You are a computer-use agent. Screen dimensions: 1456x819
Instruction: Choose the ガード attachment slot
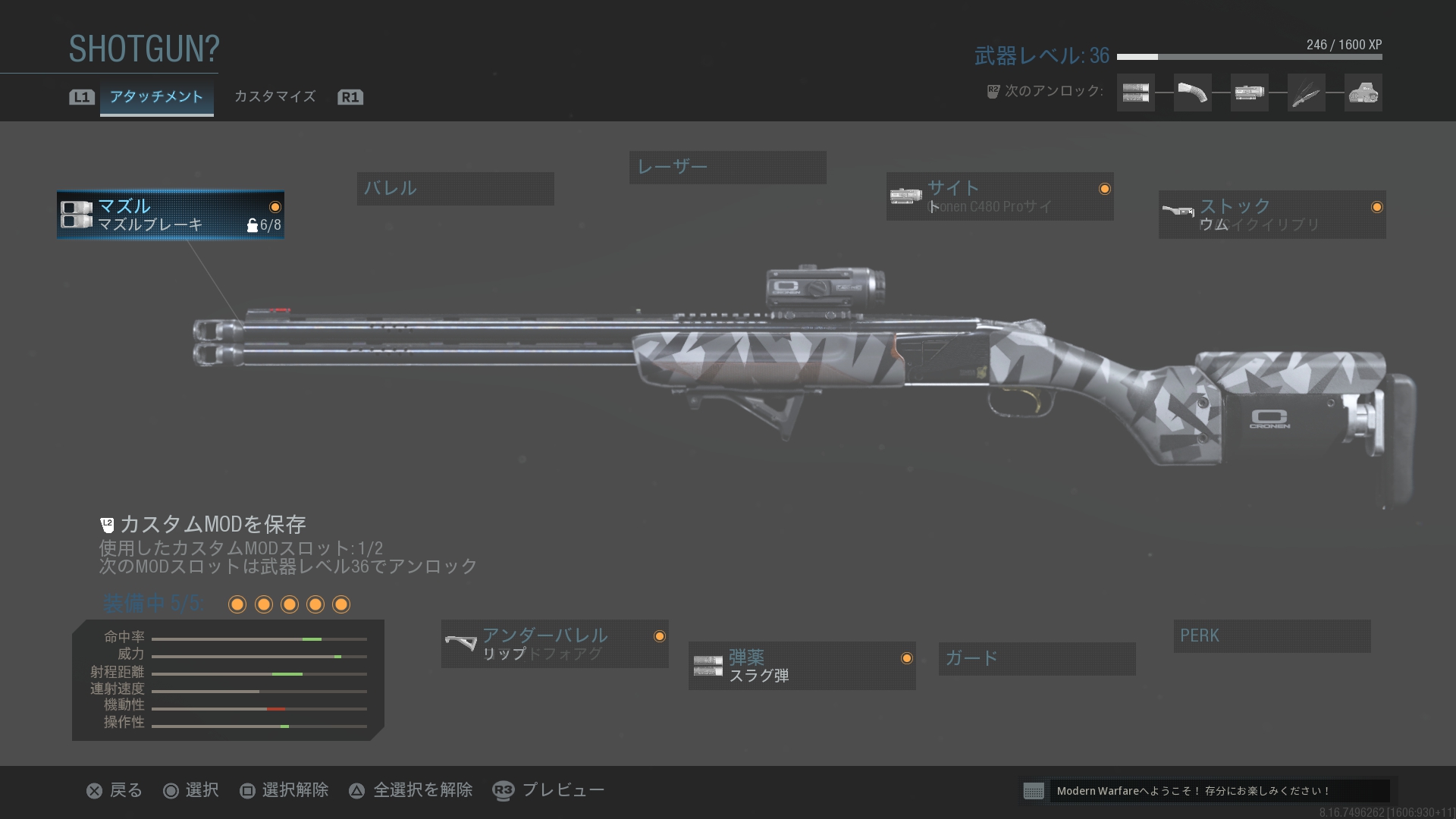pyautogui.click(x=1037, y=658)
